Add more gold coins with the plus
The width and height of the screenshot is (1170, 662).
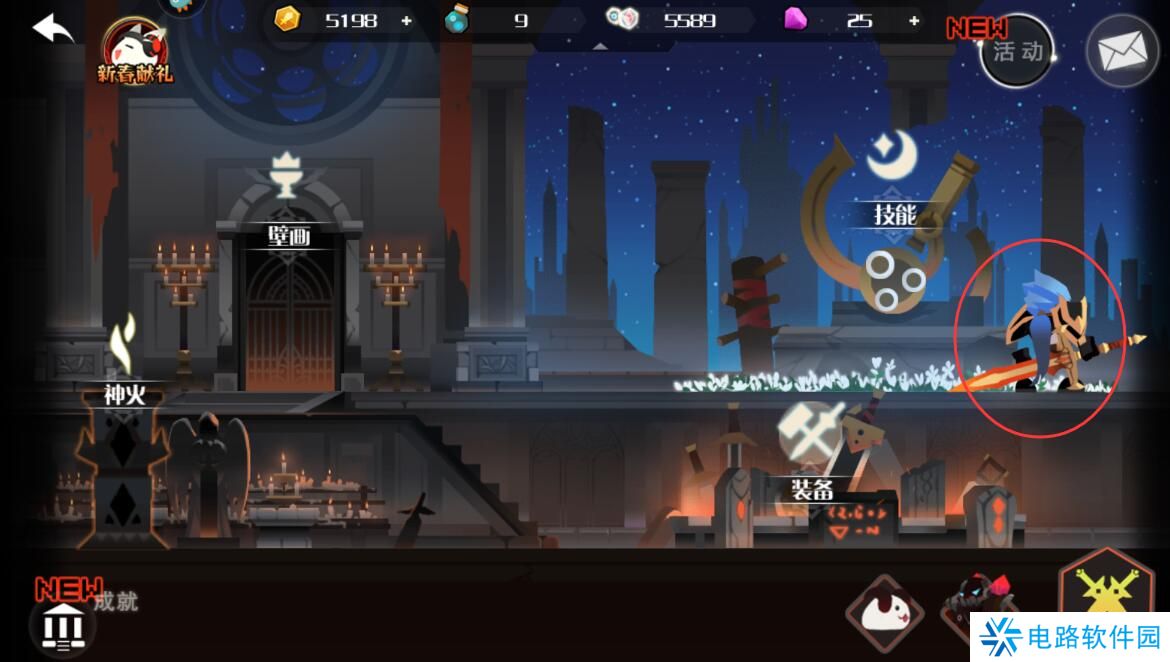406,20
